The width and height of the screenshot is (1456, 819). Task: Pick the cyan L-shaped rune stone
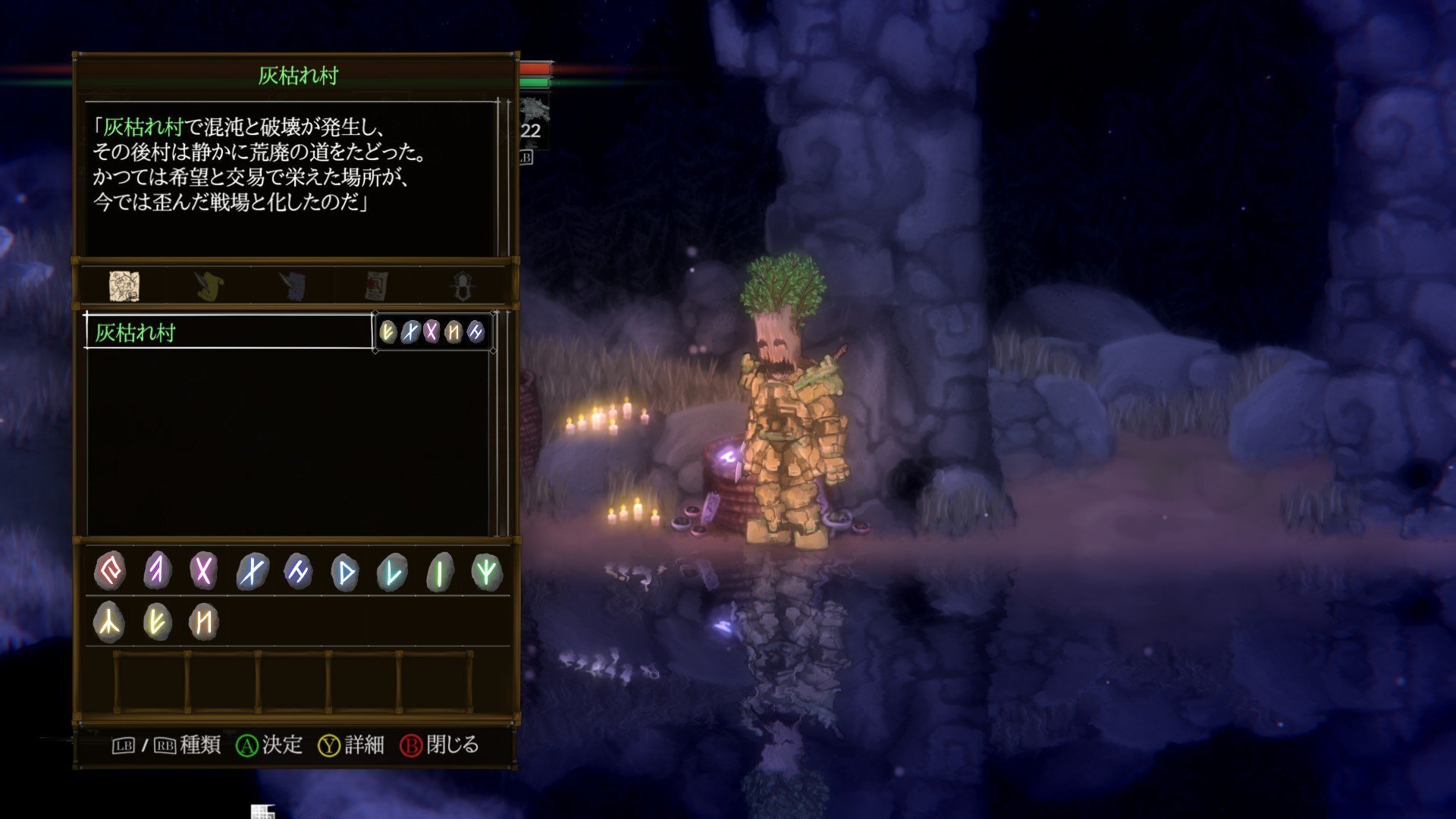click(x=392, y=572)
